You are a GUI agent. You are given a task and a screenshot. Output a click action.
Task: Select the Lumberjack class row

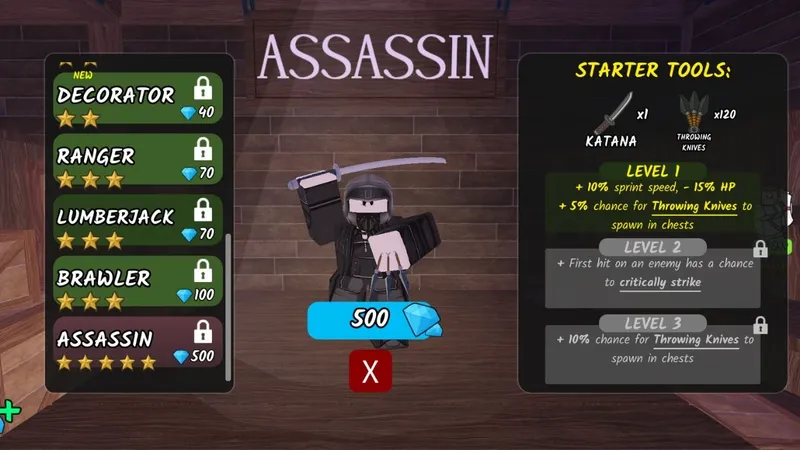pos(138,226)
